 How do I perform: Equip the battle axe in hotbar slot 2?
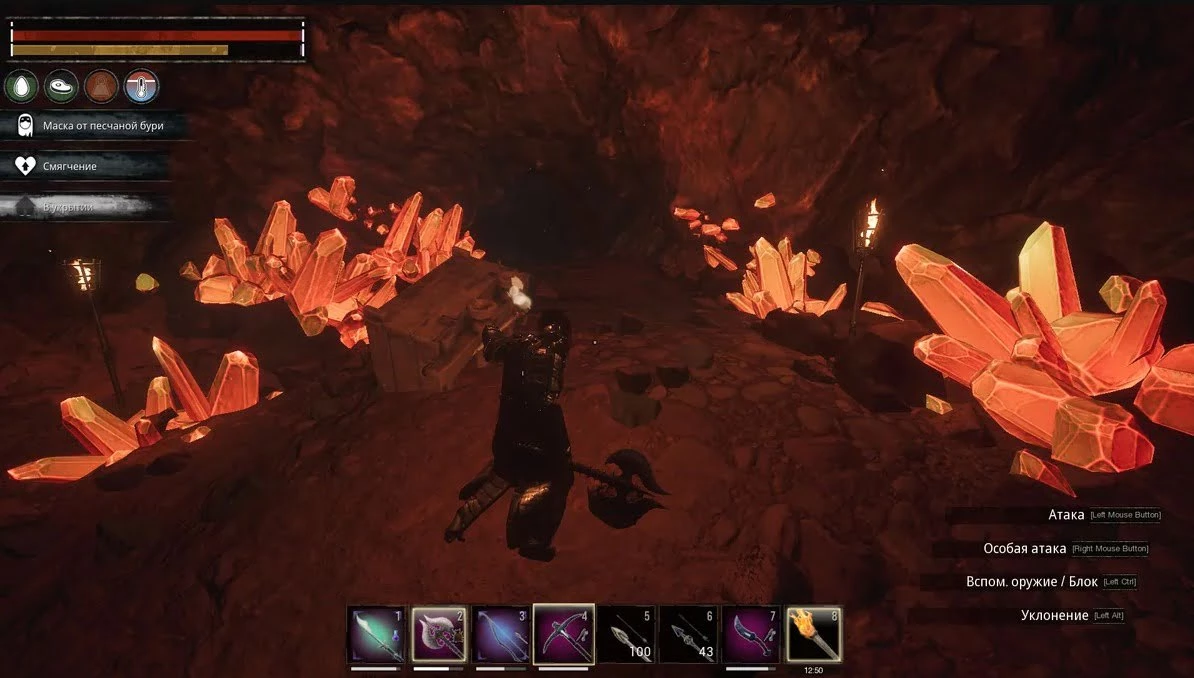(438, 634)
